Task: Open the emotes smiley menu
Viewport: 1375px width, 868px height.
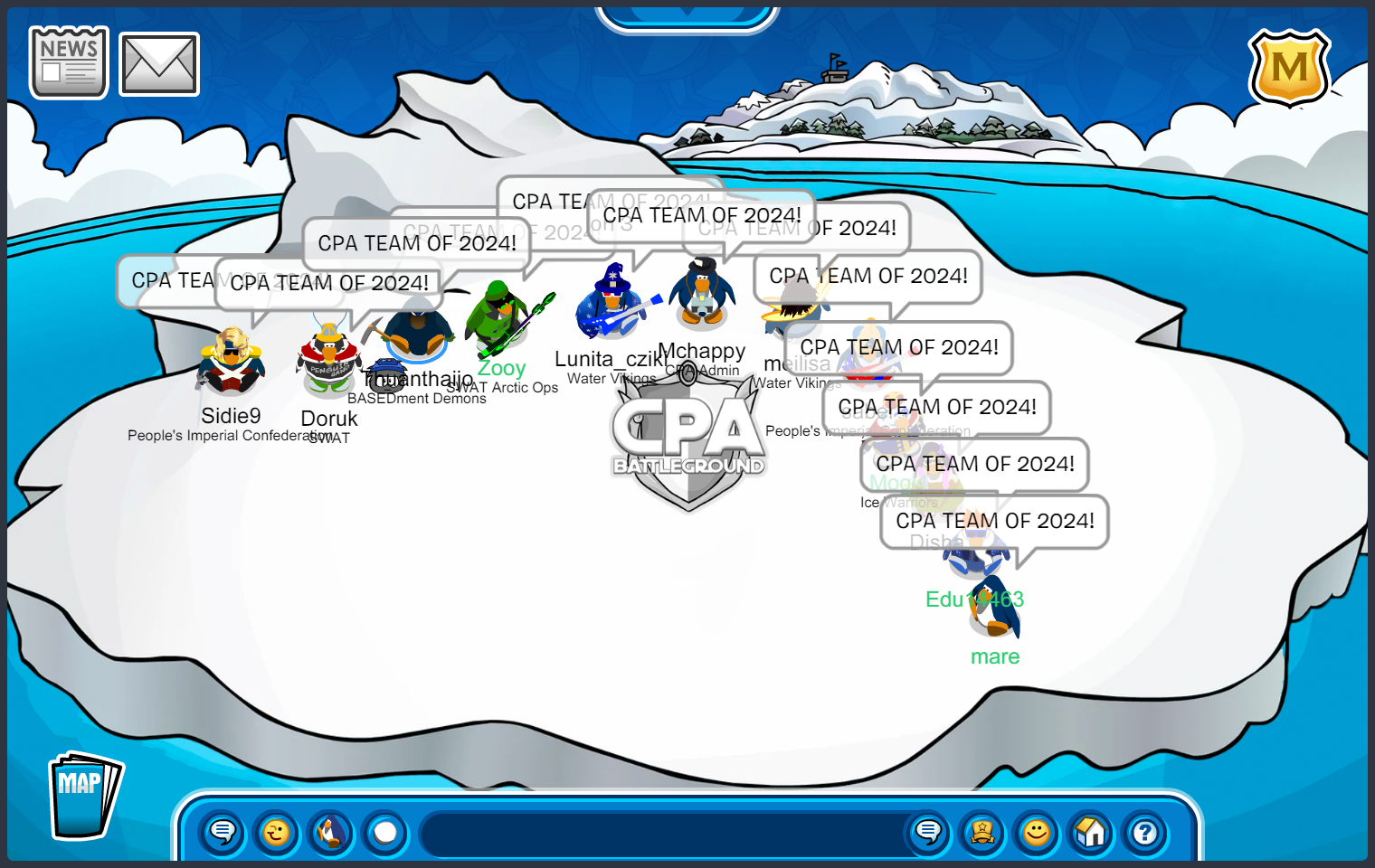Action: pos(1037,834)
